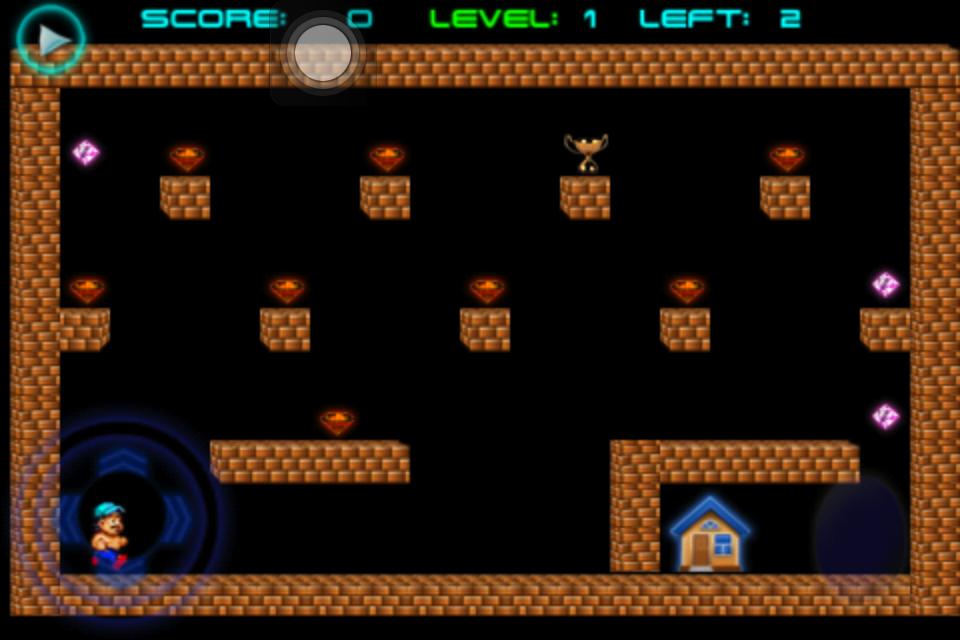Tap the d-pad left arrow

[x=66, y=518]
